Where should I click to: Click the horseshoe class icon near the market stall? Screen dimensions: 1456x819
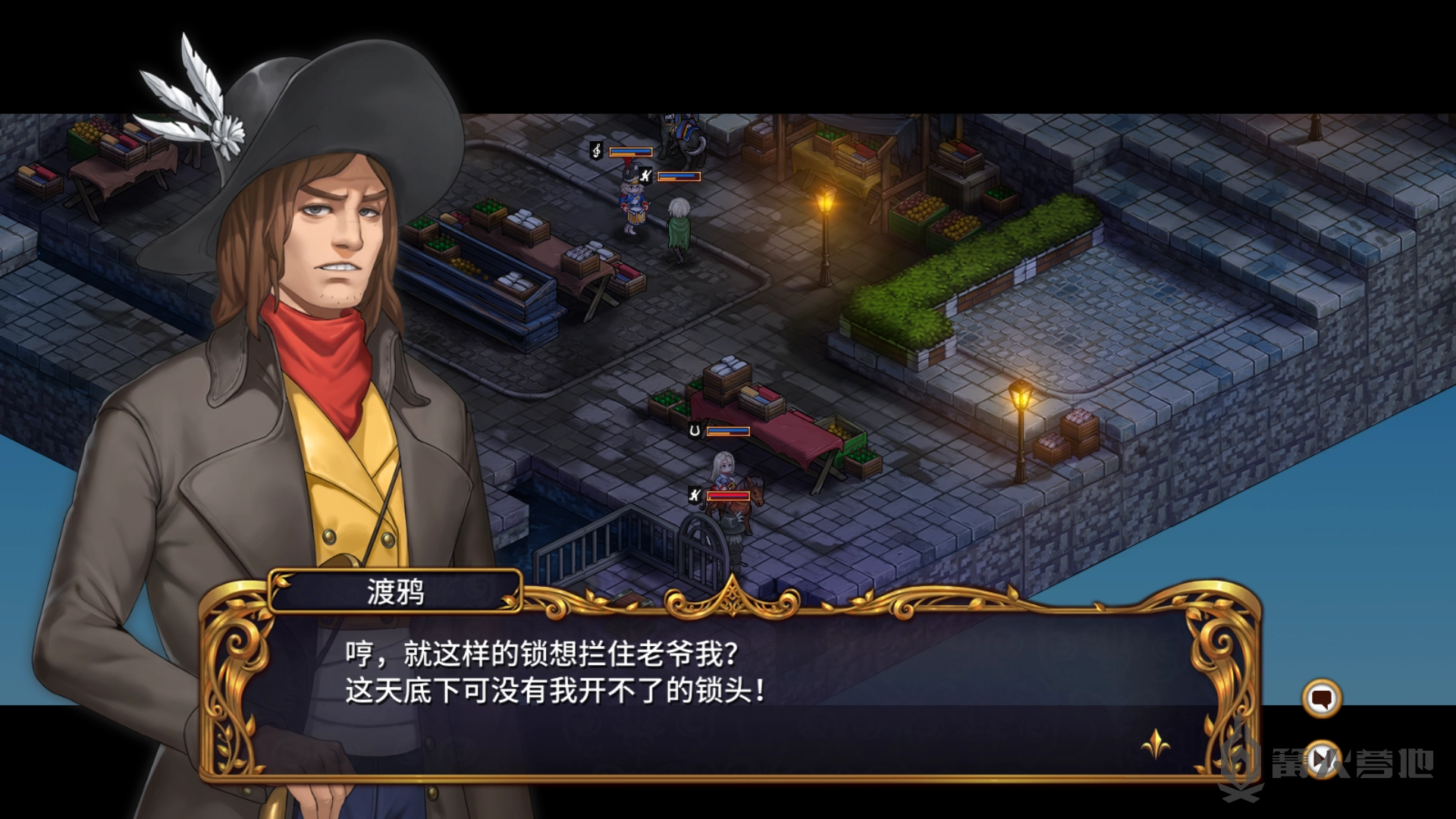click(x=695, y=431)
